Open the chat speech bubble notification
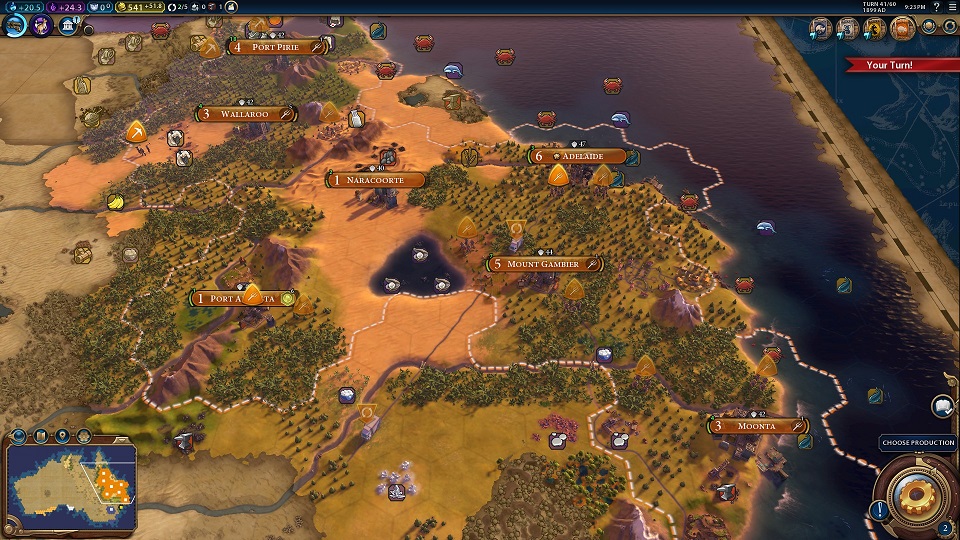The image size is (960, 540). click(x=942, y=406)
